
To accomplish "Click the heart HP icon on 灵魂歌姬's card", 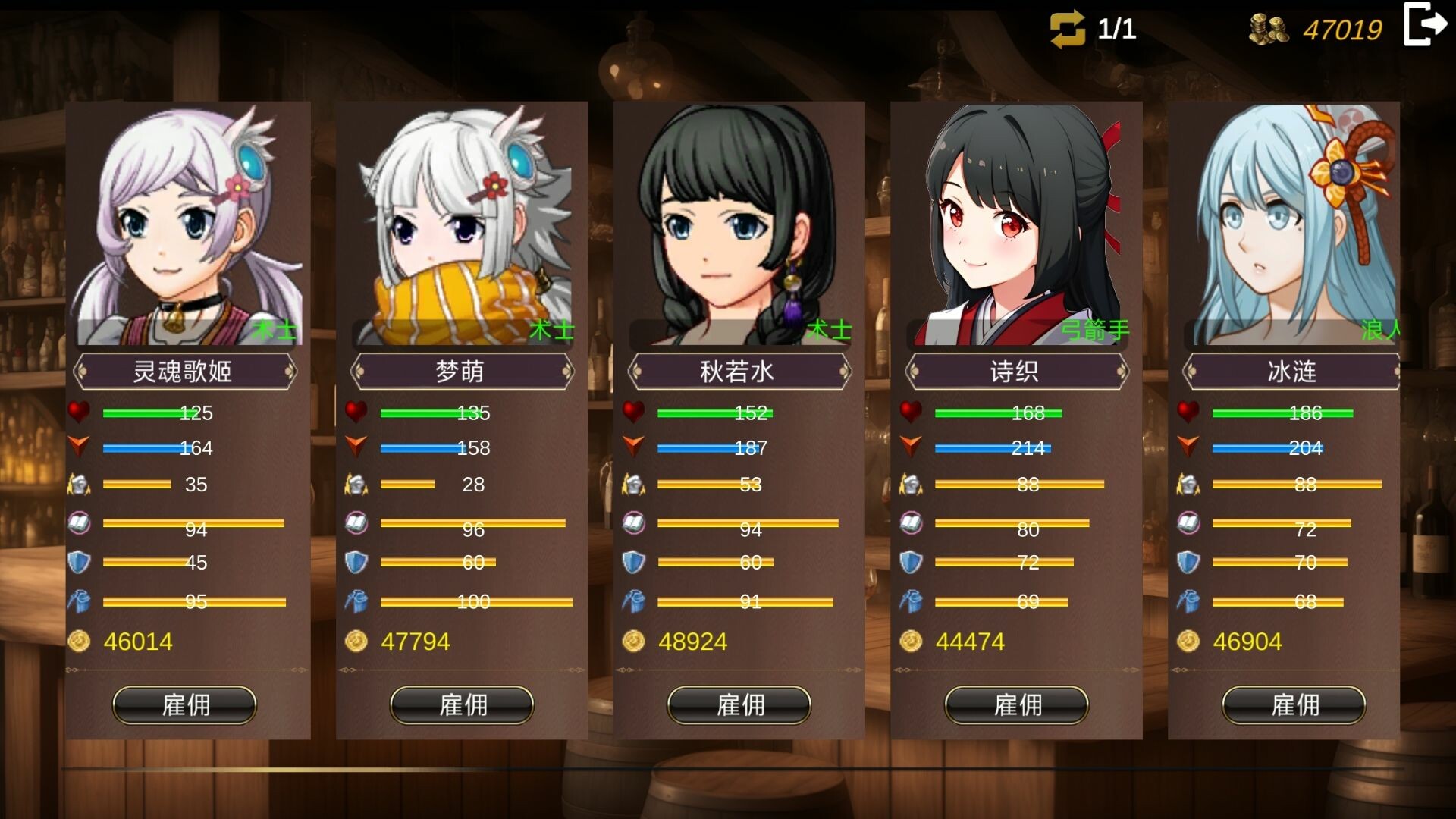I will tap(80, 412).
